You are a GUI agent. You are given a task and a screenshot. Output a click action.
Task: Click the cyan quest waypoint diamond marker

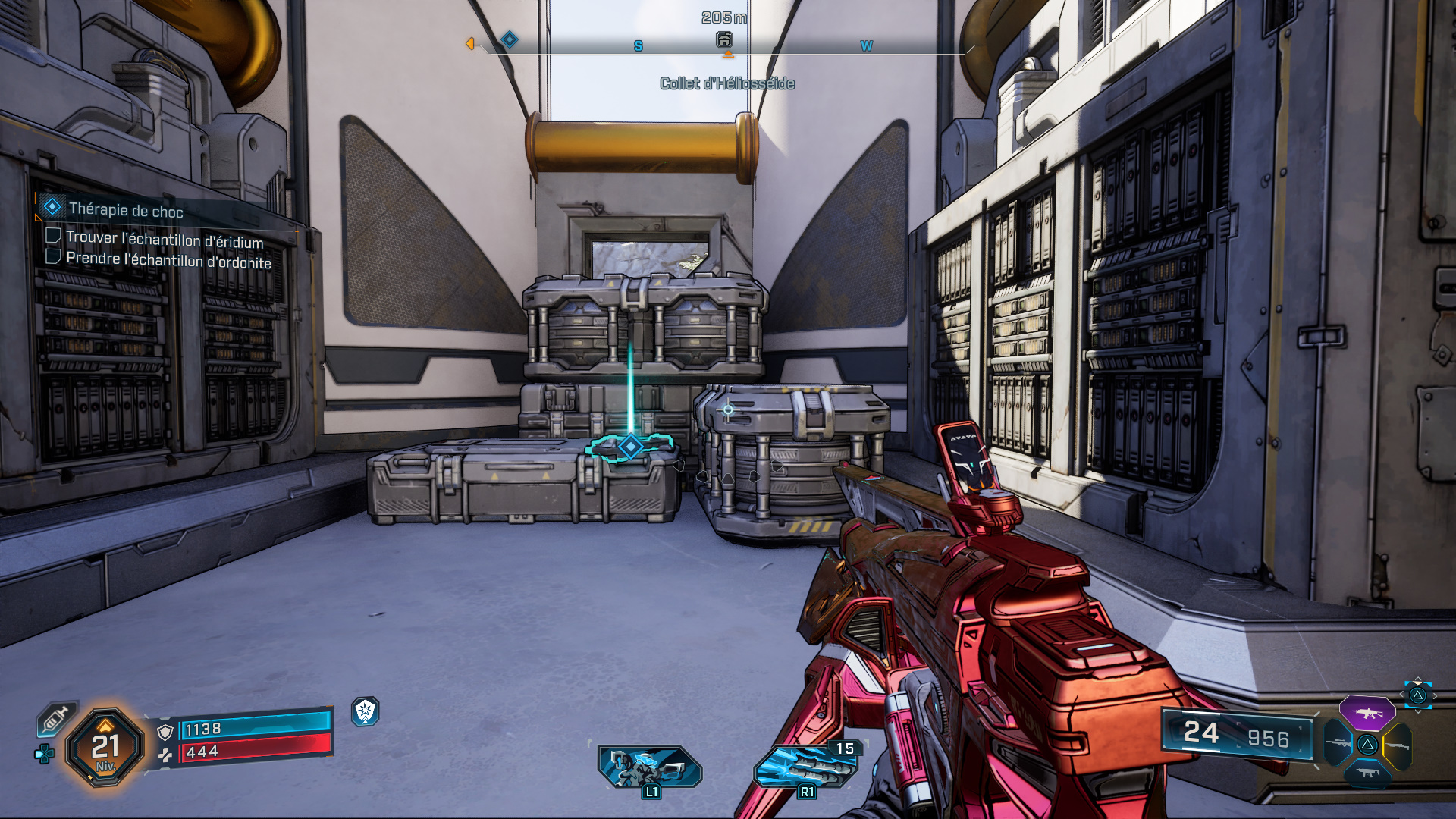(x=630, y=447)
